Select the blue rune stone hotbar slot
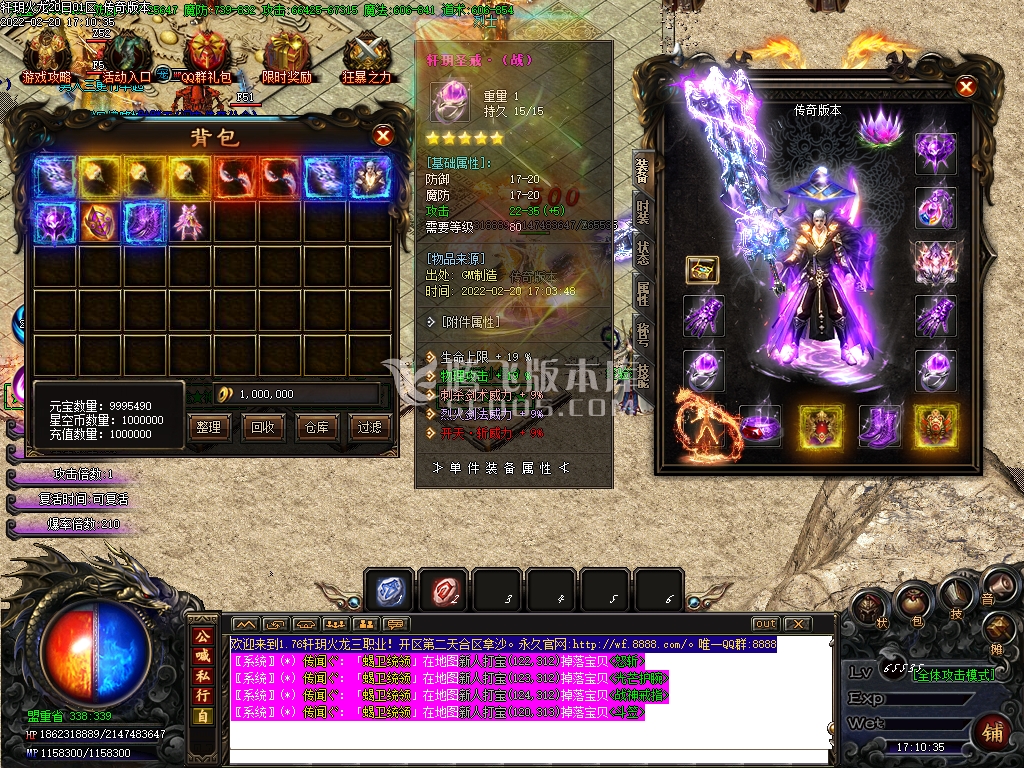Screen dimensions: 1024x768 (x=389, y=590)
